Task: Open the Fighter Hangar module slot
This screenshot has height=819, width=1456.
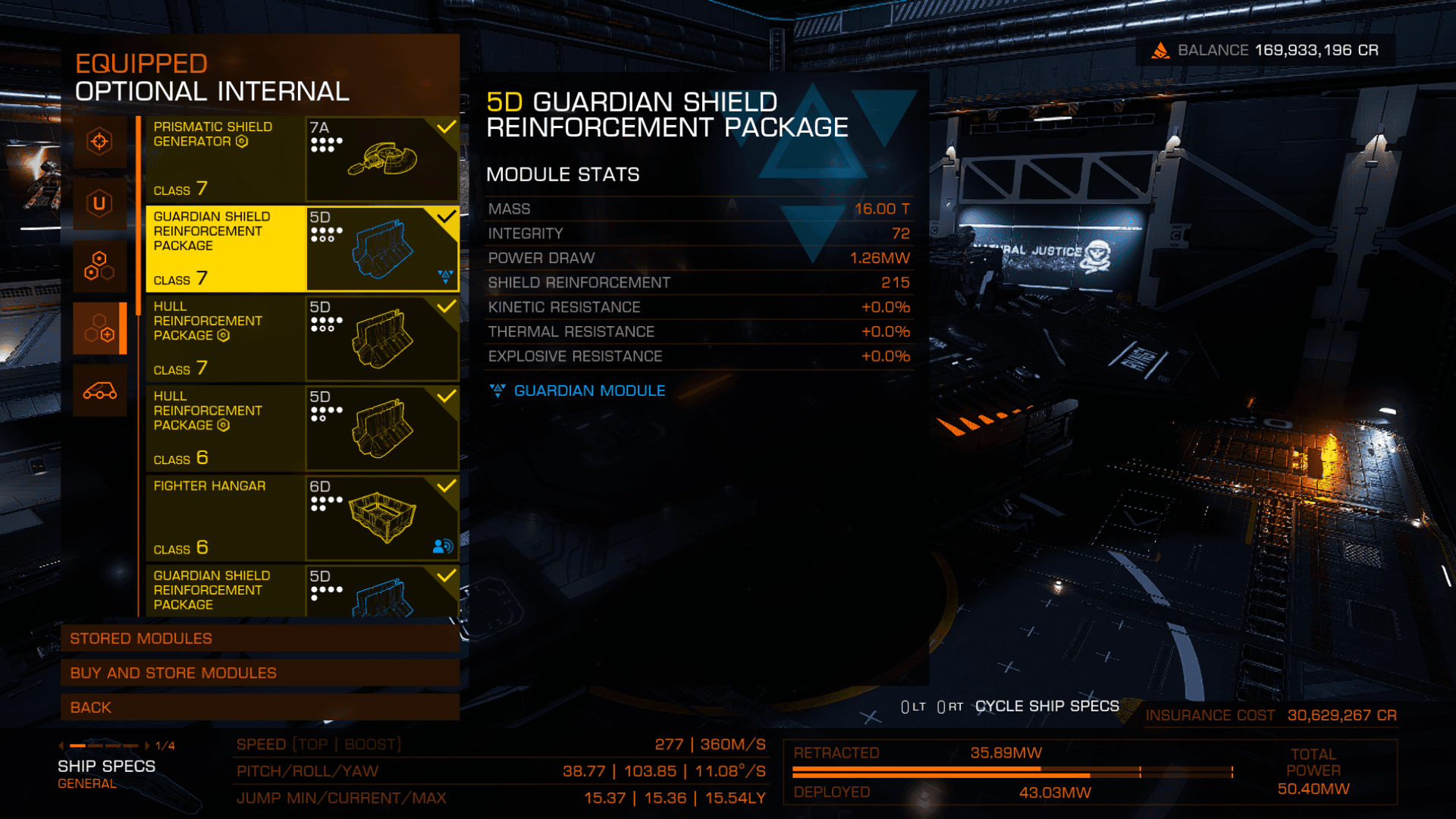Action: tap(302, 518)
